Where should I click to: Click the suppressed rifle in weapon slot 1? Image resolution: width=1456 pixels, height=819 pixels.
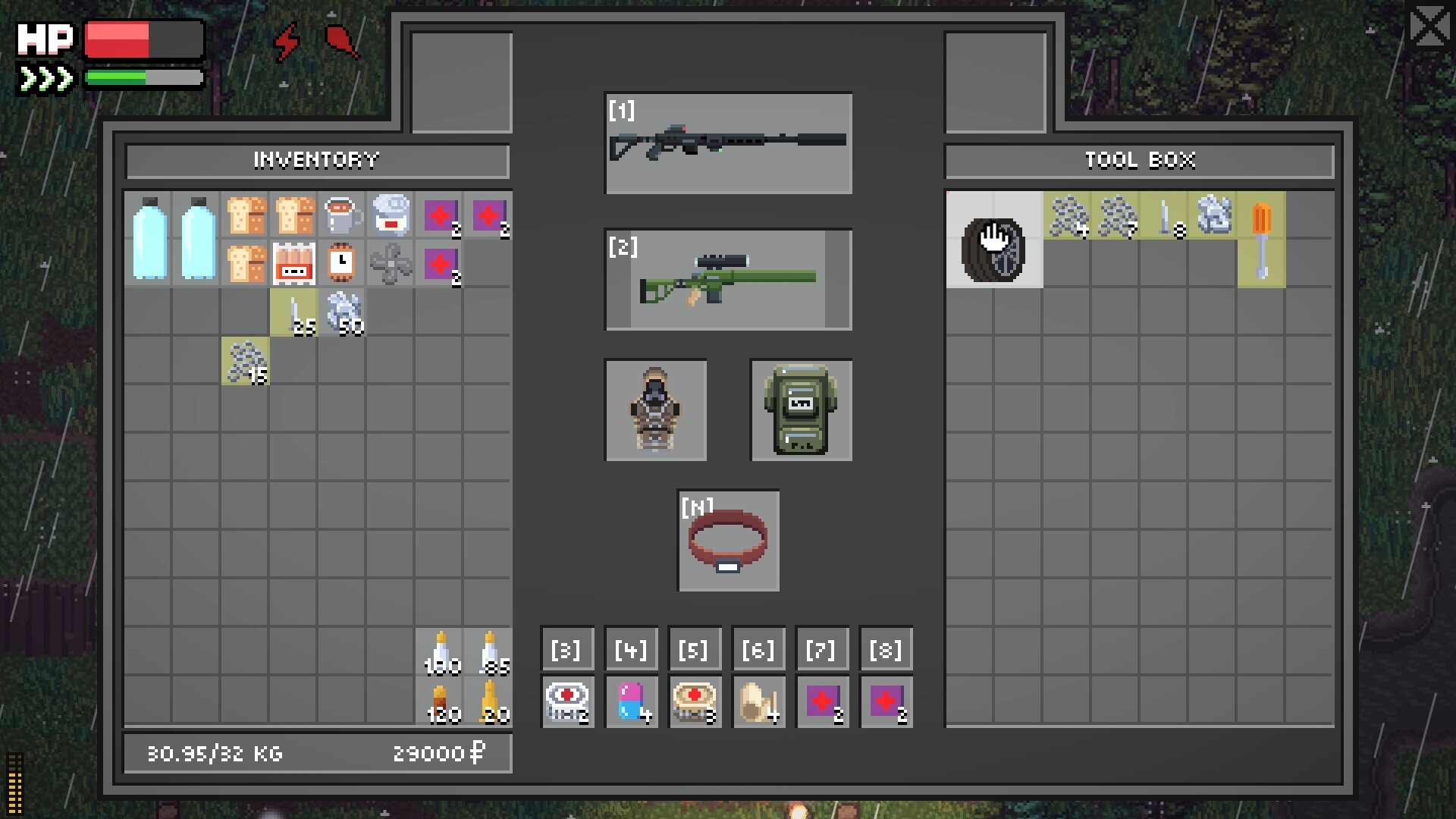click(728, 144)
